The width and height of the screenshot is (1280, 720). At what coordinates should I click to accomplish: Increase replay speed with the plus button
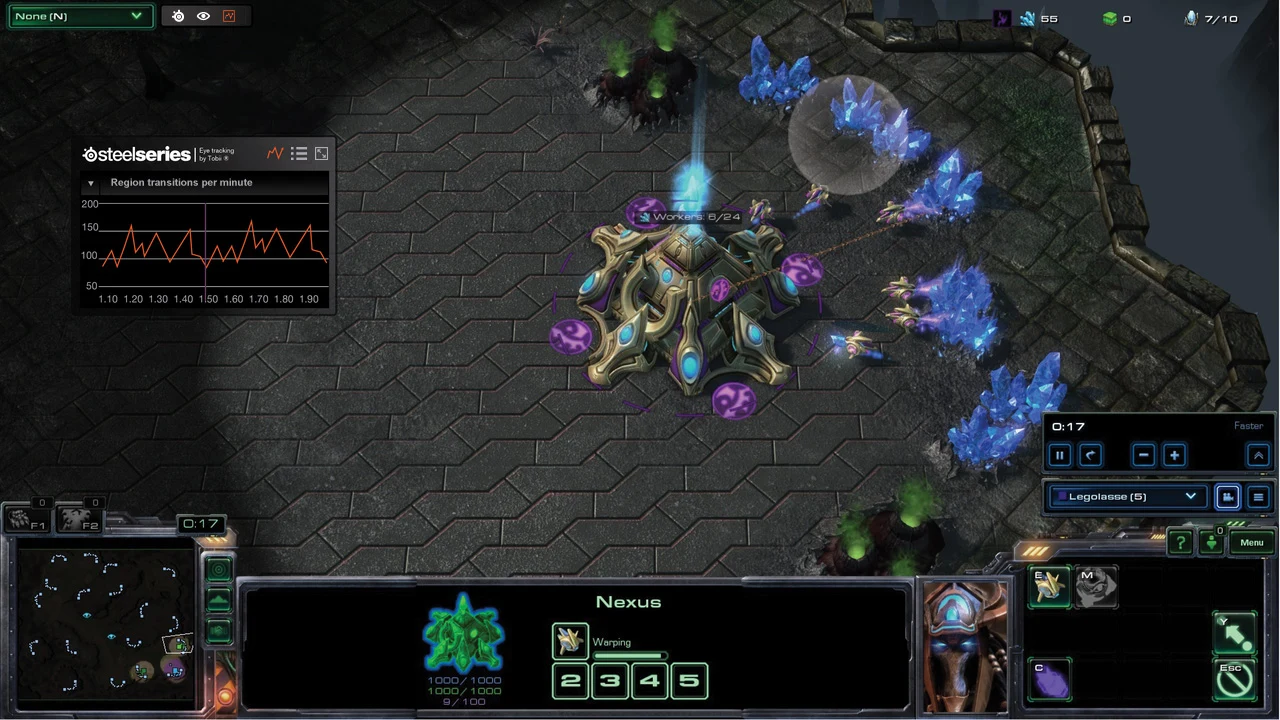point(1174,455)
